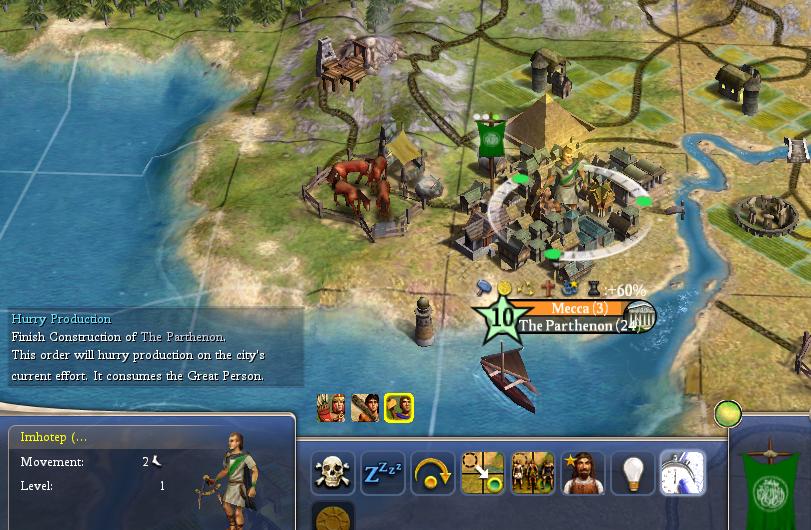Click the green end-turn orb
The height and width of the screenshot is (530, 811).
(728, 412)
